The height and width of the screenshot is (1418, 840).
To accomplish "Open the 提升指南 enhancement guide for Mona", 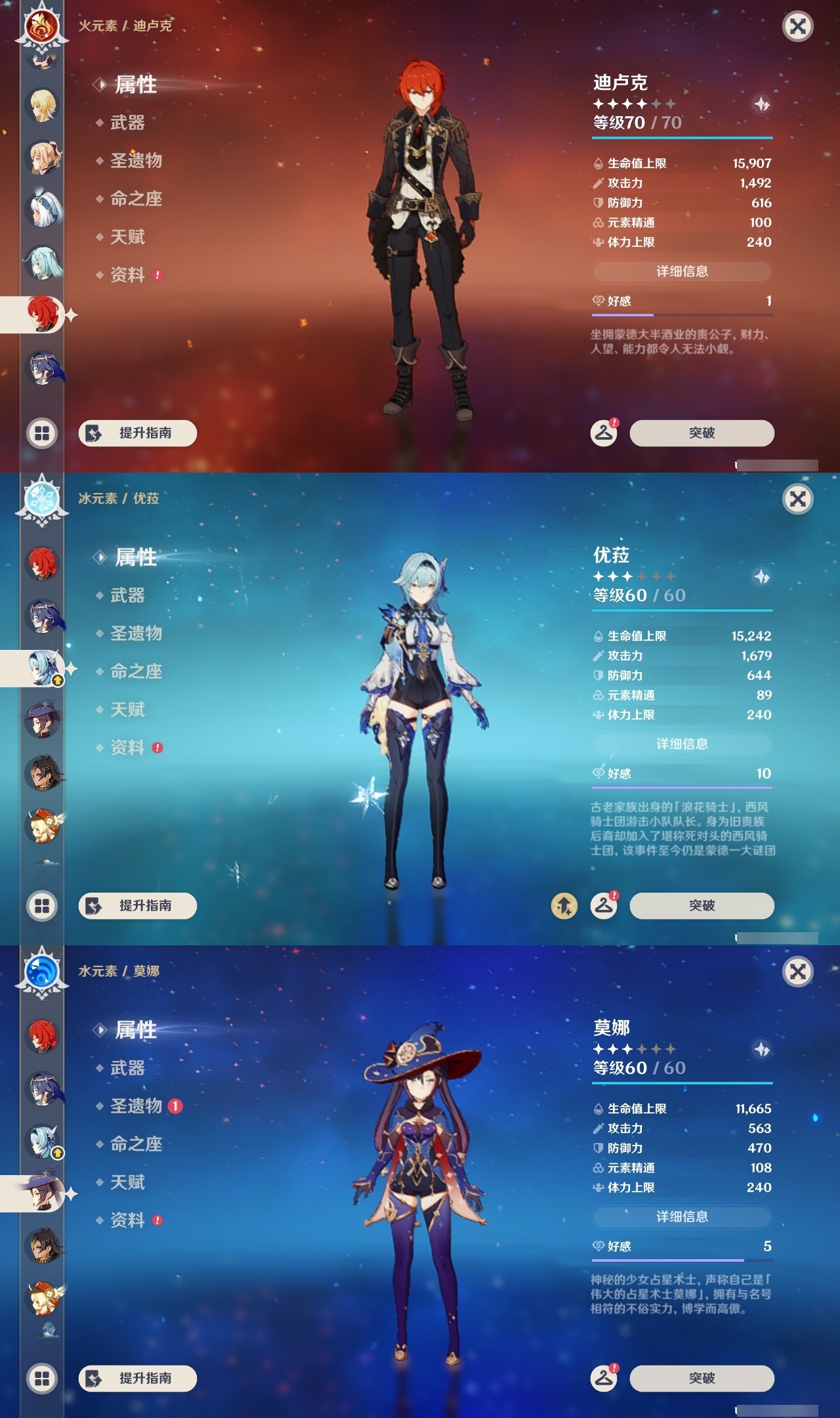I will pos(136,1380).
